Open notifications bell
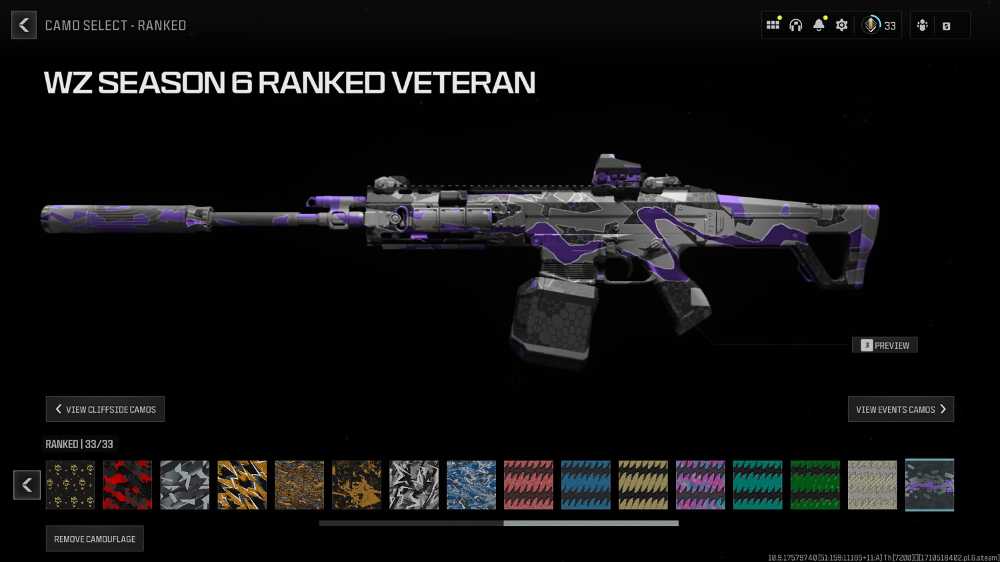1000x562 pixels. [x=819, y=25]
